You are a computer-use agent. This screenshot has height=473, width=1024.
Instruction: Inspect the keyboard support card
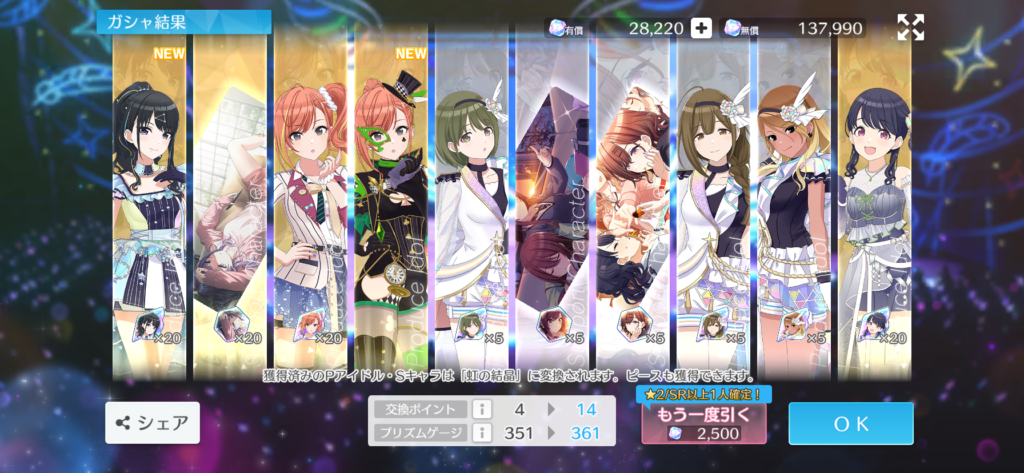[230, 200]
